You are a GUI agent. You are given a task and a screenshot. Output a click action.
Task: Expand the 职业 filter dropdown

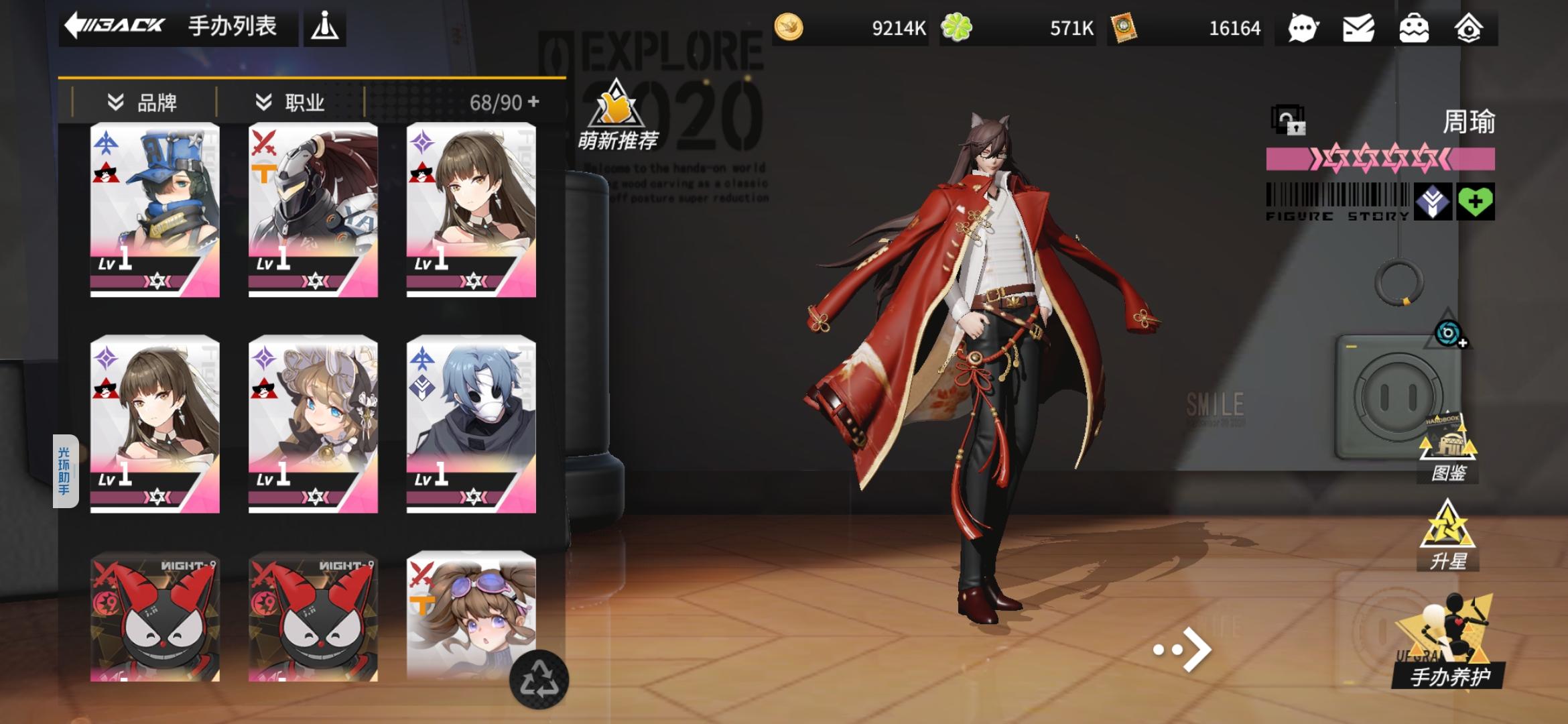(288, 101)
